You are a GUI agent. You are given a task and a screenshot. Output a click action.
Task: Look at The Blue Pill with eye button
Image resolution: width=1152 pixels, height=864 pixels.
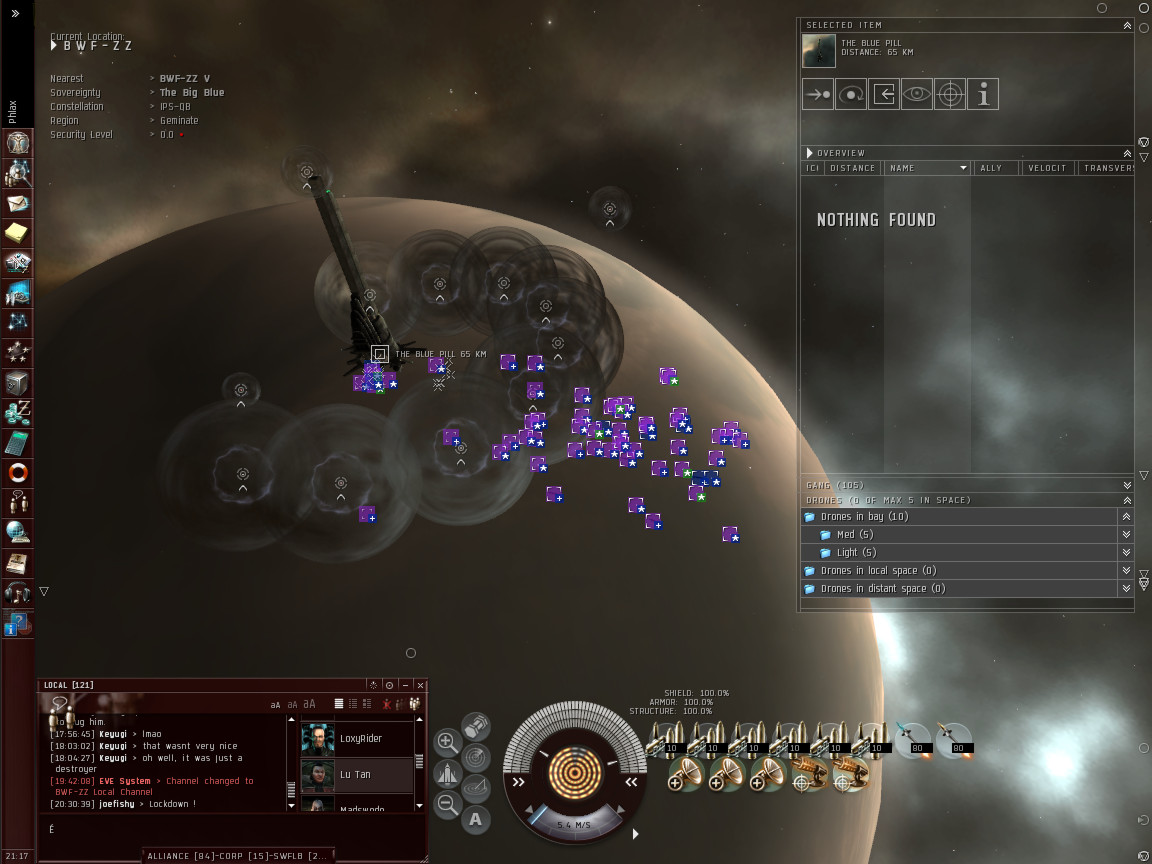click(917, 95)
